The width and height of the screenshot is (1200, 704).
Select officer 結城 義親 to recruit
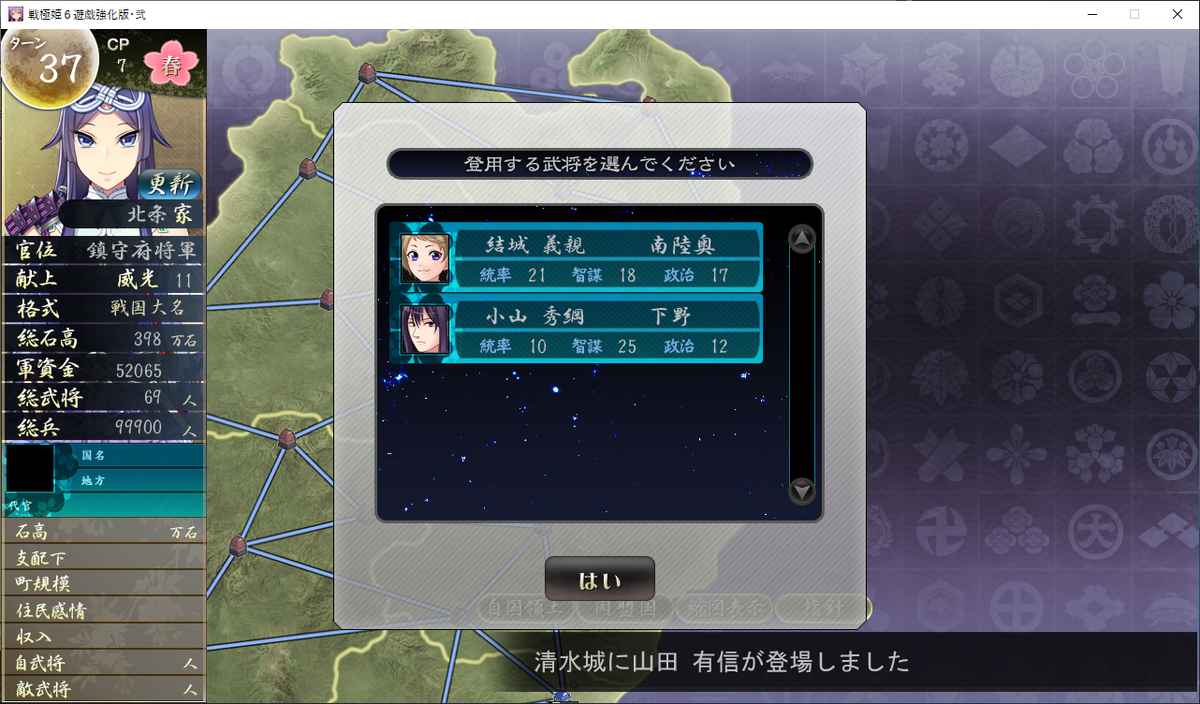(577, 258)
